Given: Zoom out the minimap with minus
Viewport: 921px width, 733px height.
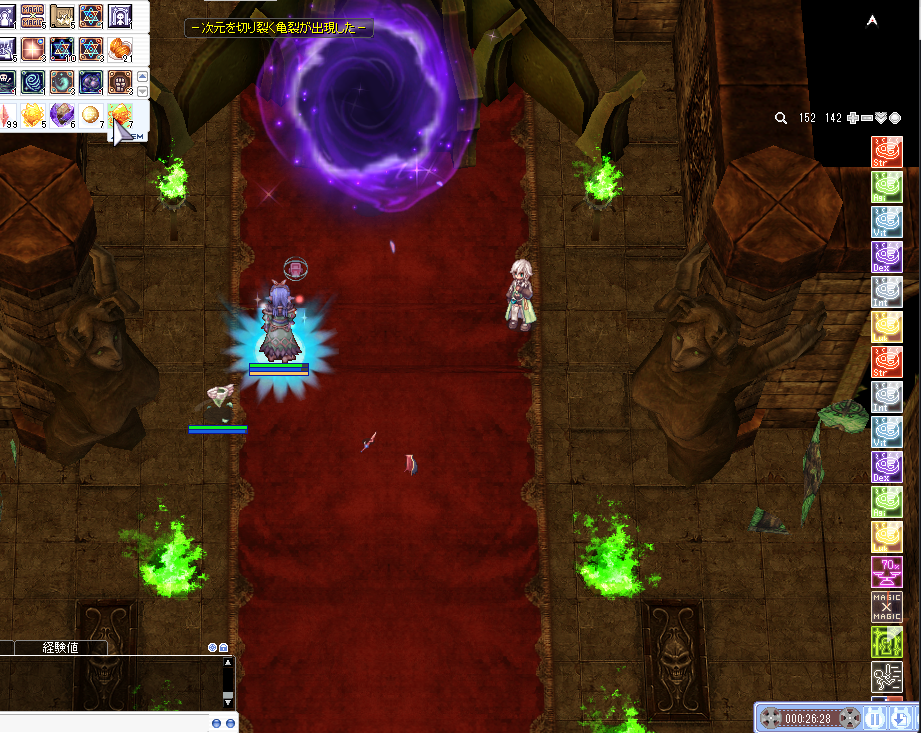Looking at the screenshot, I should 866,118.
